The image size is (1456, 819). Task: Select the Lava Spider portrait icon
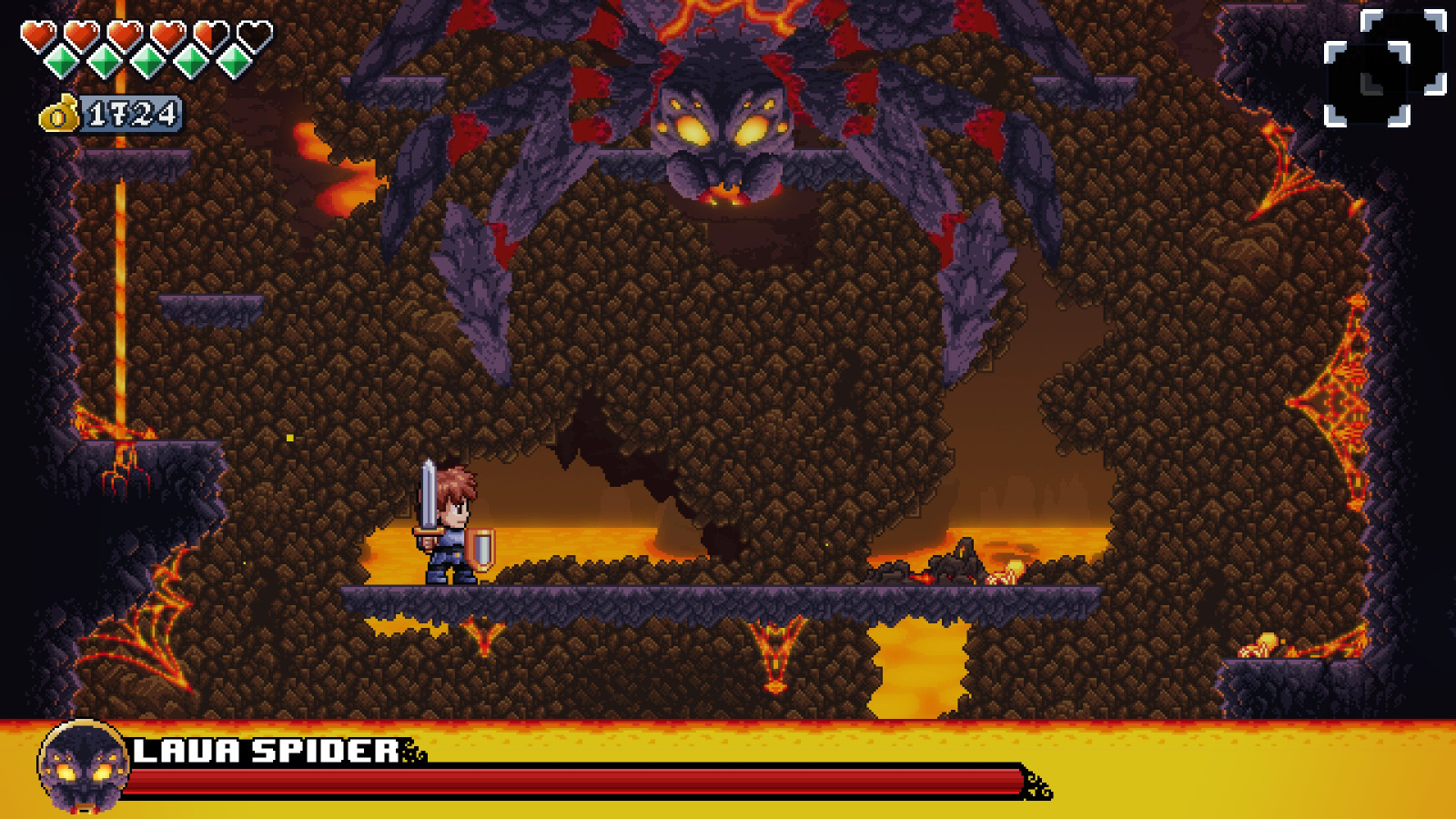(x=82, y=767)
